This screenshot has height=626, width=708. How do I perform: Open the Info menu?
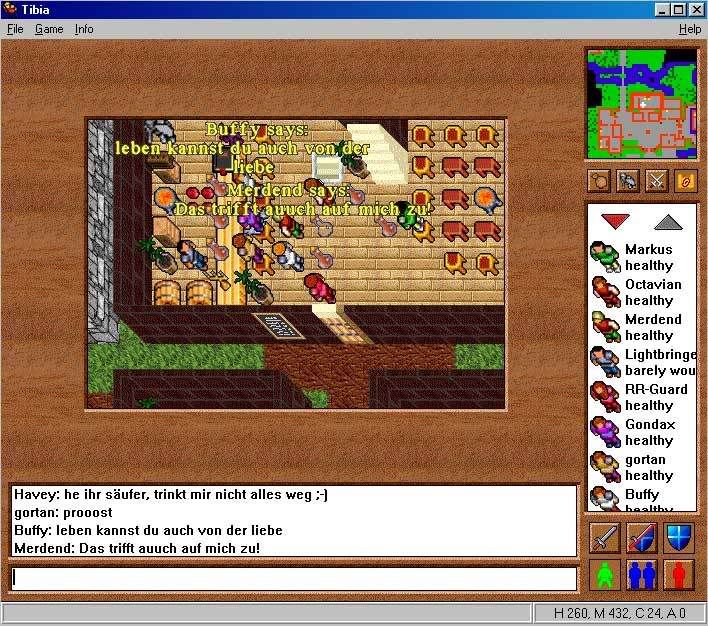(84, 29)
